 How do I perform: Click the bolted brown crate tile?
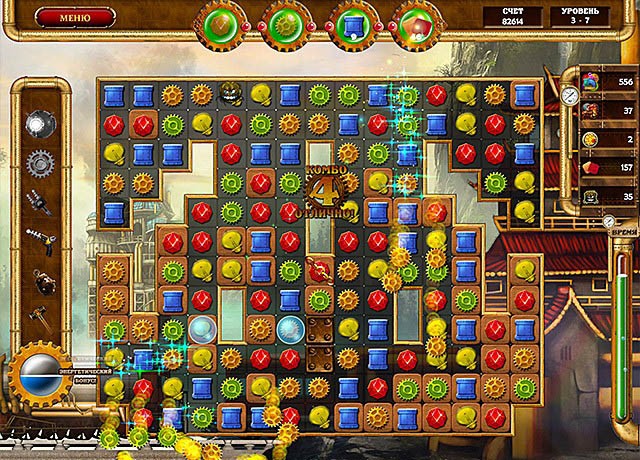pyautogui.click(x=319, y=329)
